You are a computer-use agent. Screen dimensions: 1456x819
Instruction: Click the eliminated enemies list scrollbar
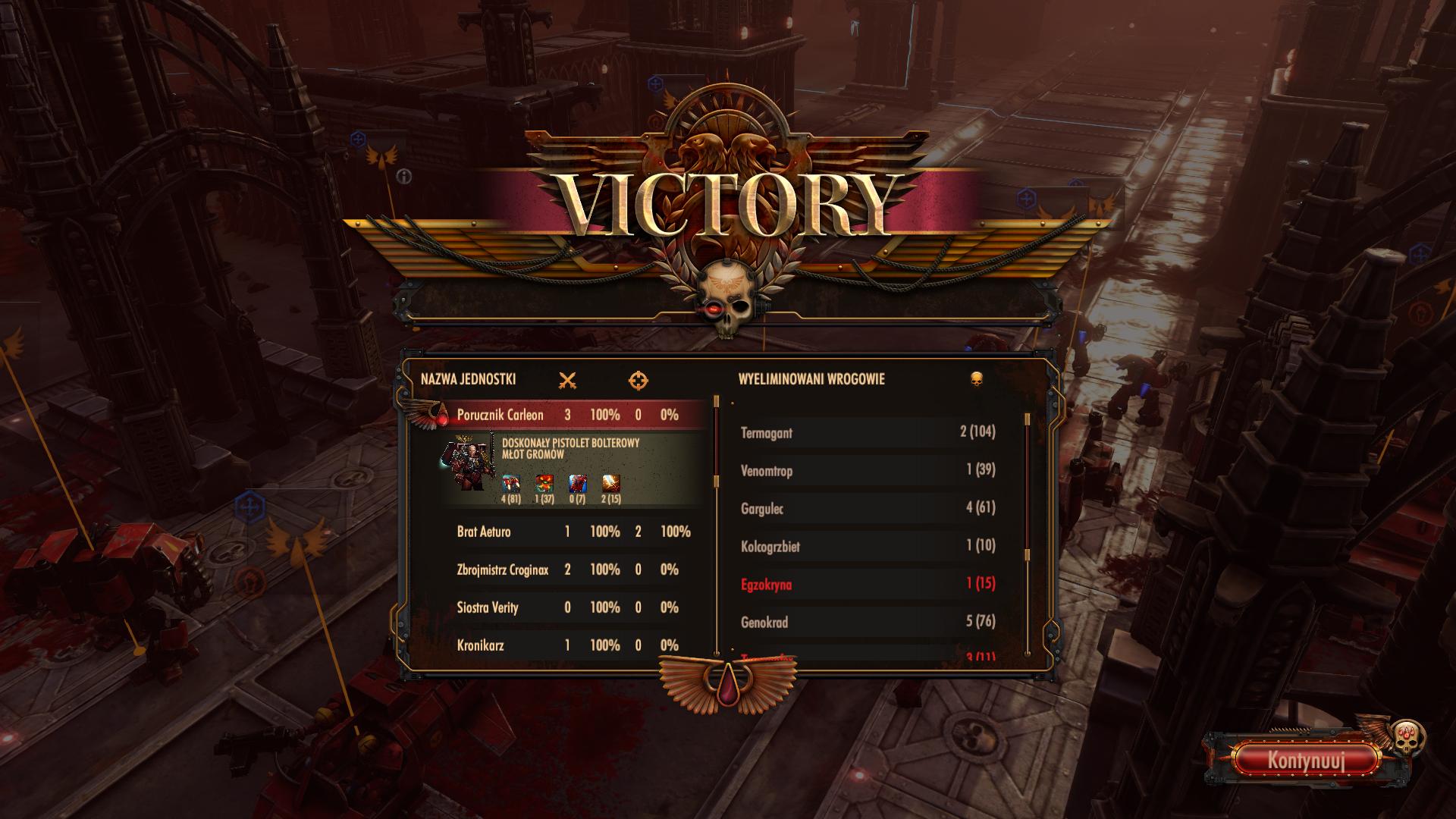1028,493
